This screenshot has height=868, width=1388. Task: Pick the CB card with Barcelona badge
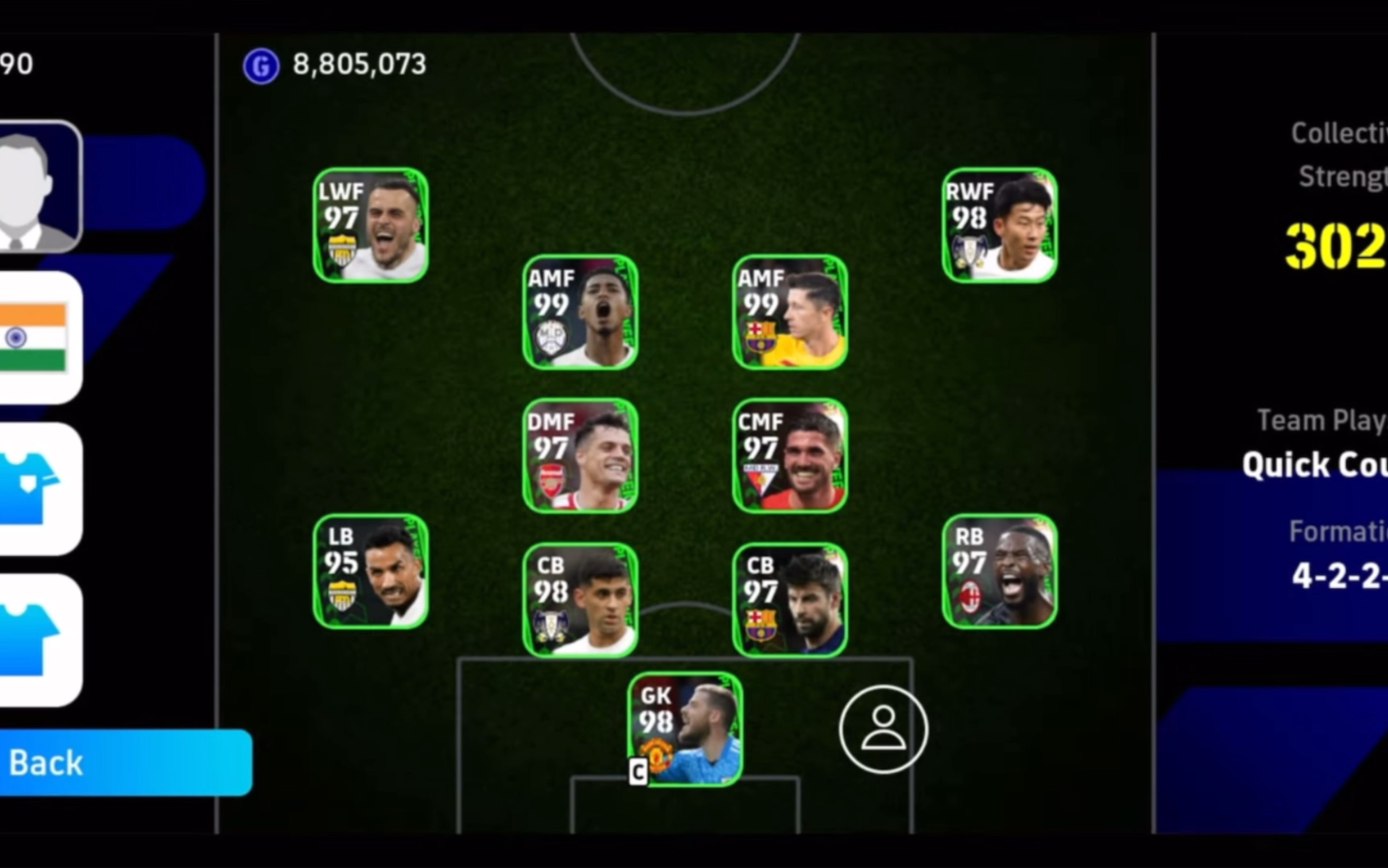click(790, 600)
